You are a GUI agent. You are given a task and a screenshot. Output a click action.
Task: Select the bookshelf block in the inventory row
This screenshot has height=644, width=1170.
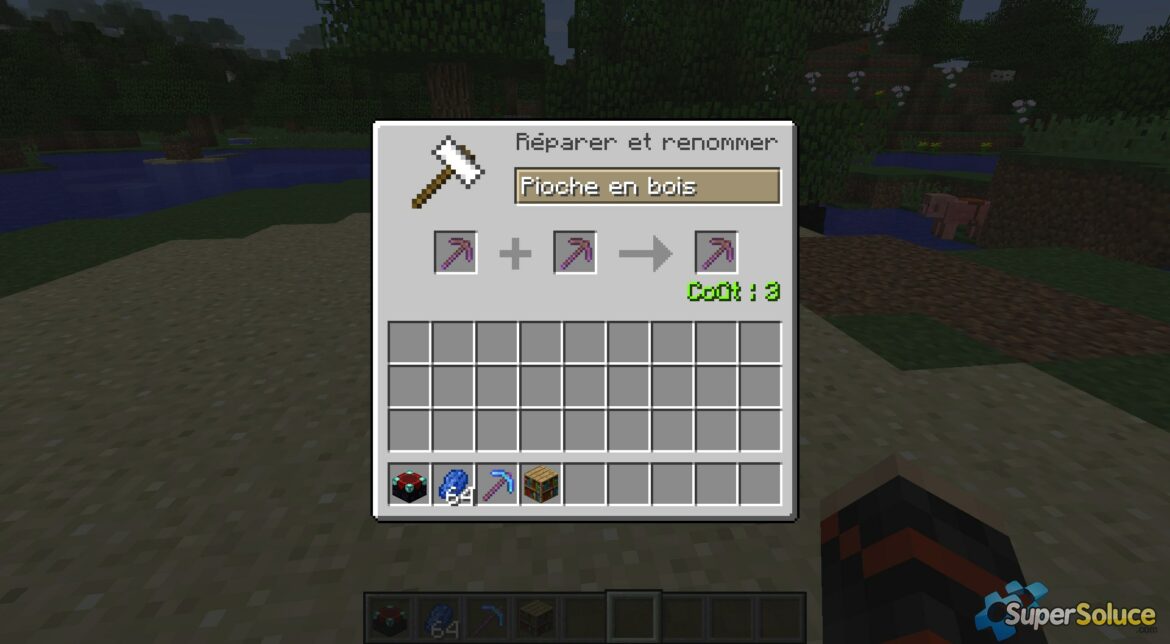(x=541, y=484)
